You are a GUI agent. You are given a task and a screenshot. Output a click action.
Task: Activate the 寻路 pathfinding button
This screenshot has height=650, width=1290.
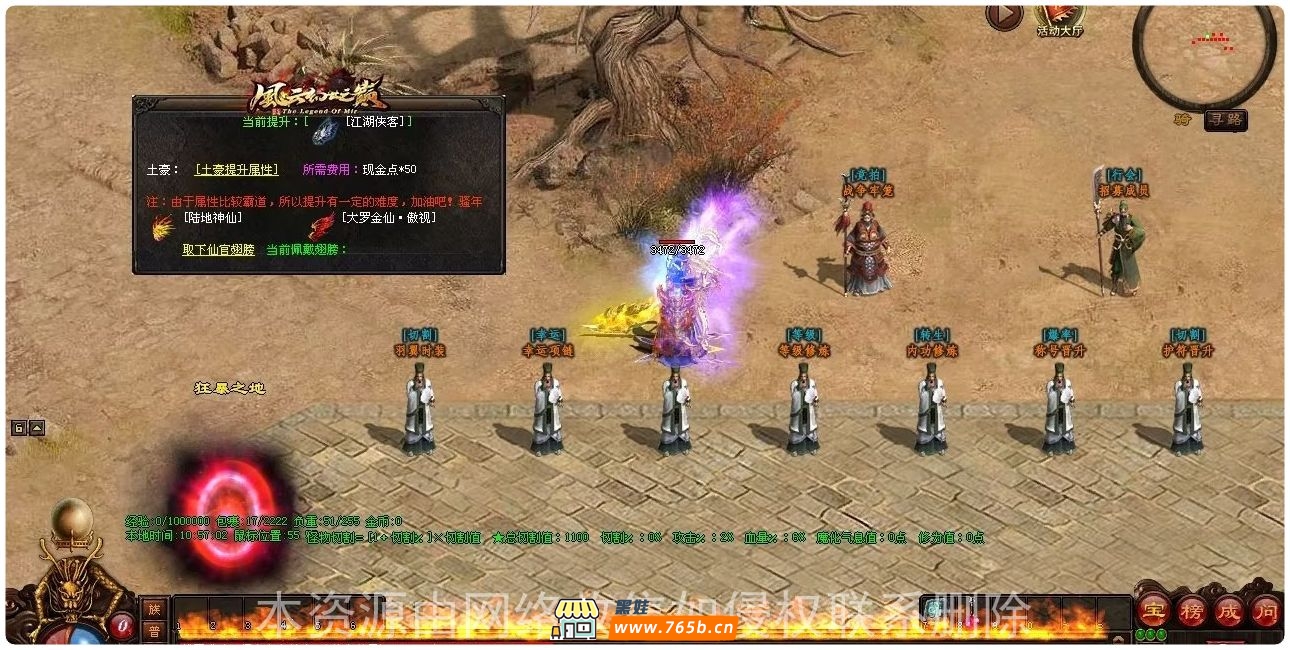coord(1225,120)
